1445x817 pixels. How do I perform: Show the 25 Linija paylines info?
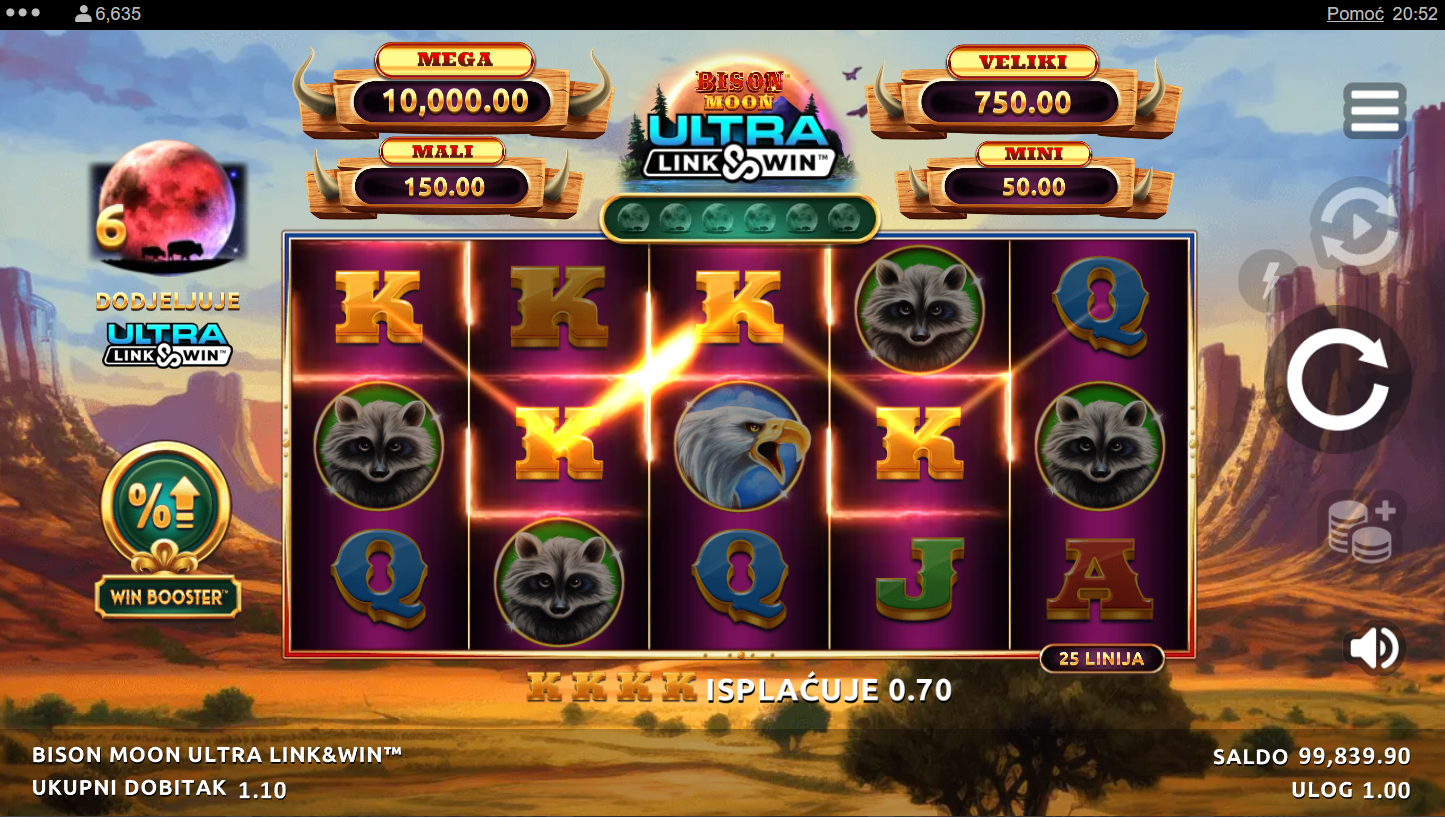[1102, 658]
